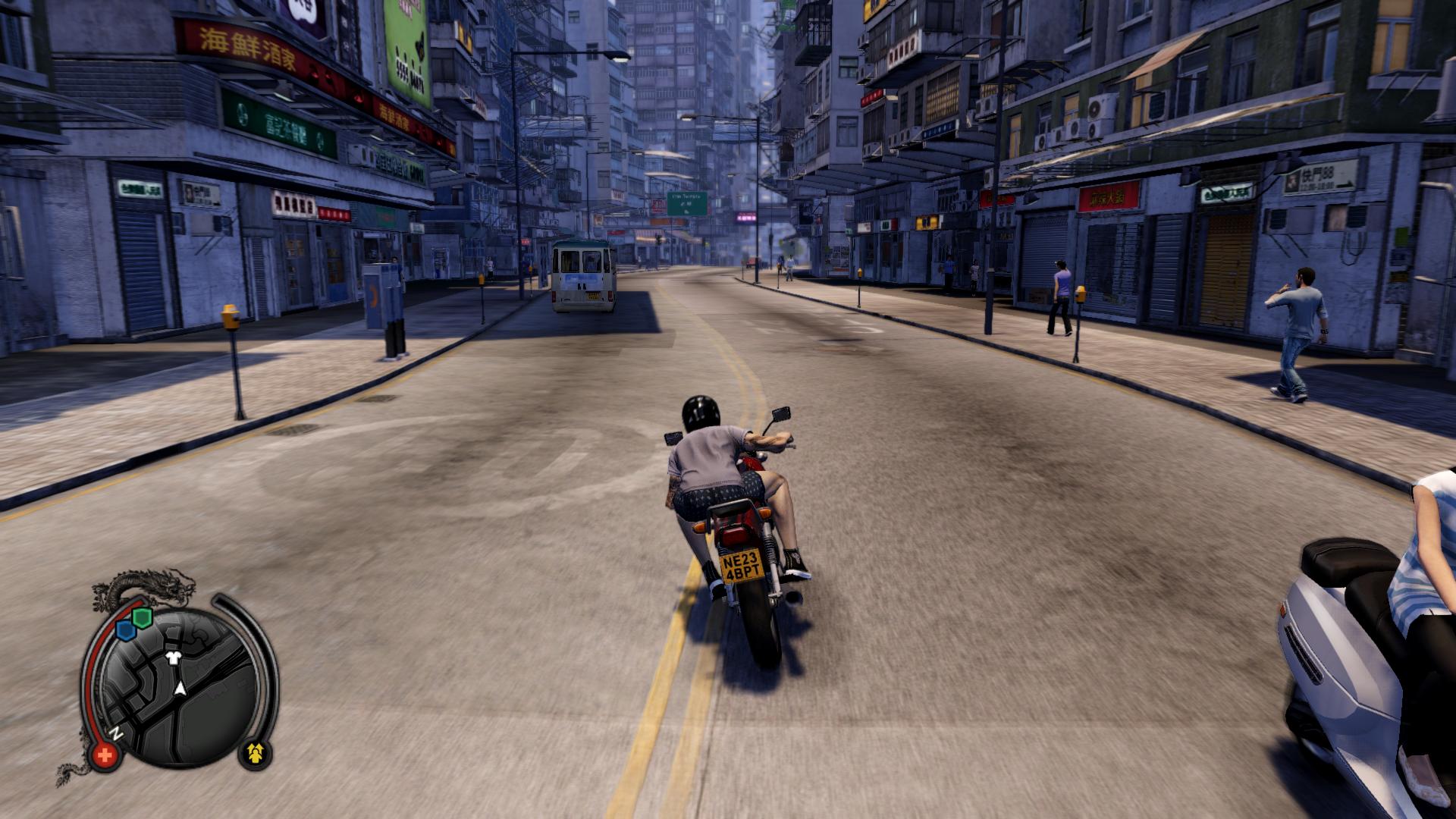The height and width of the screenshot is (819, 1456).
Task: Click the white player arrow on minimap
Action: [x=180, y=689]
